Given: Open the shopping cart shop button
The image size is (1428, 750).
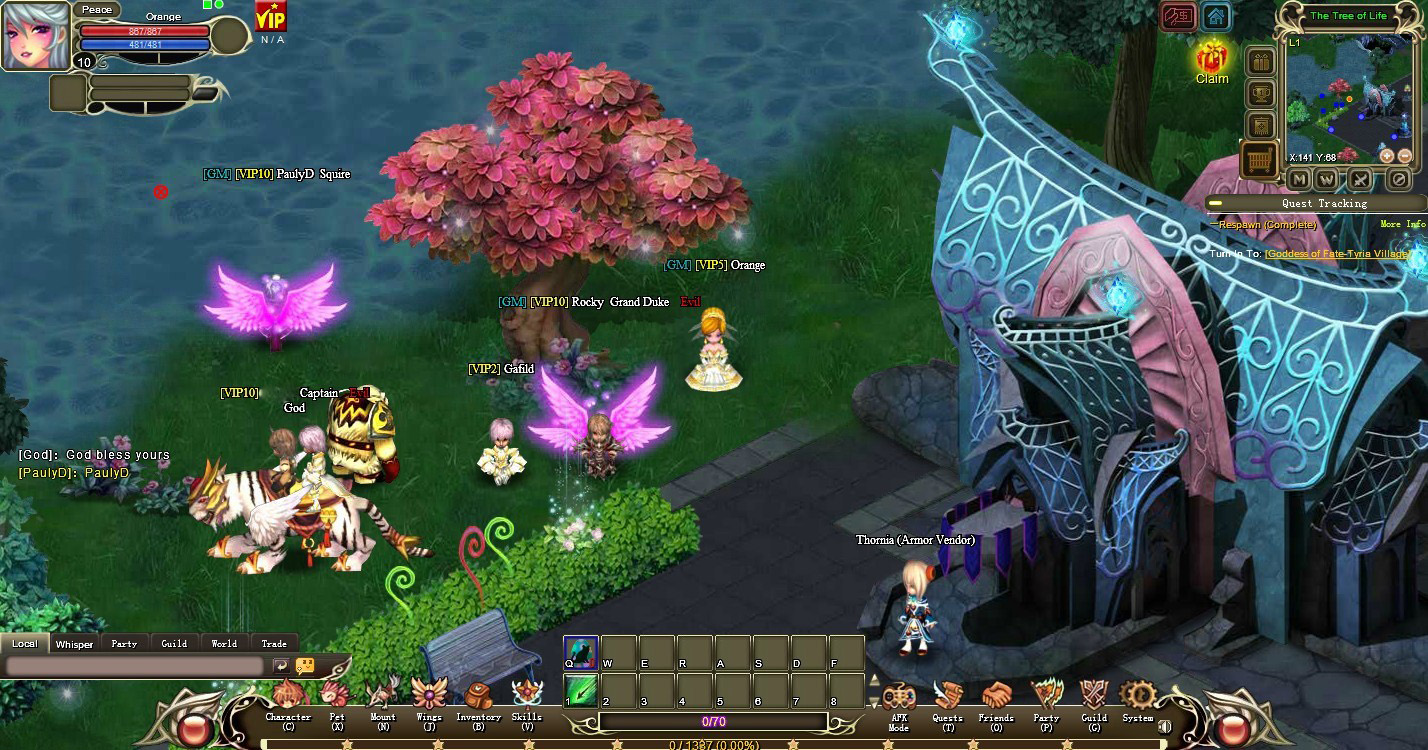Looking at the screenshot, I should [x=1260, y=159].
